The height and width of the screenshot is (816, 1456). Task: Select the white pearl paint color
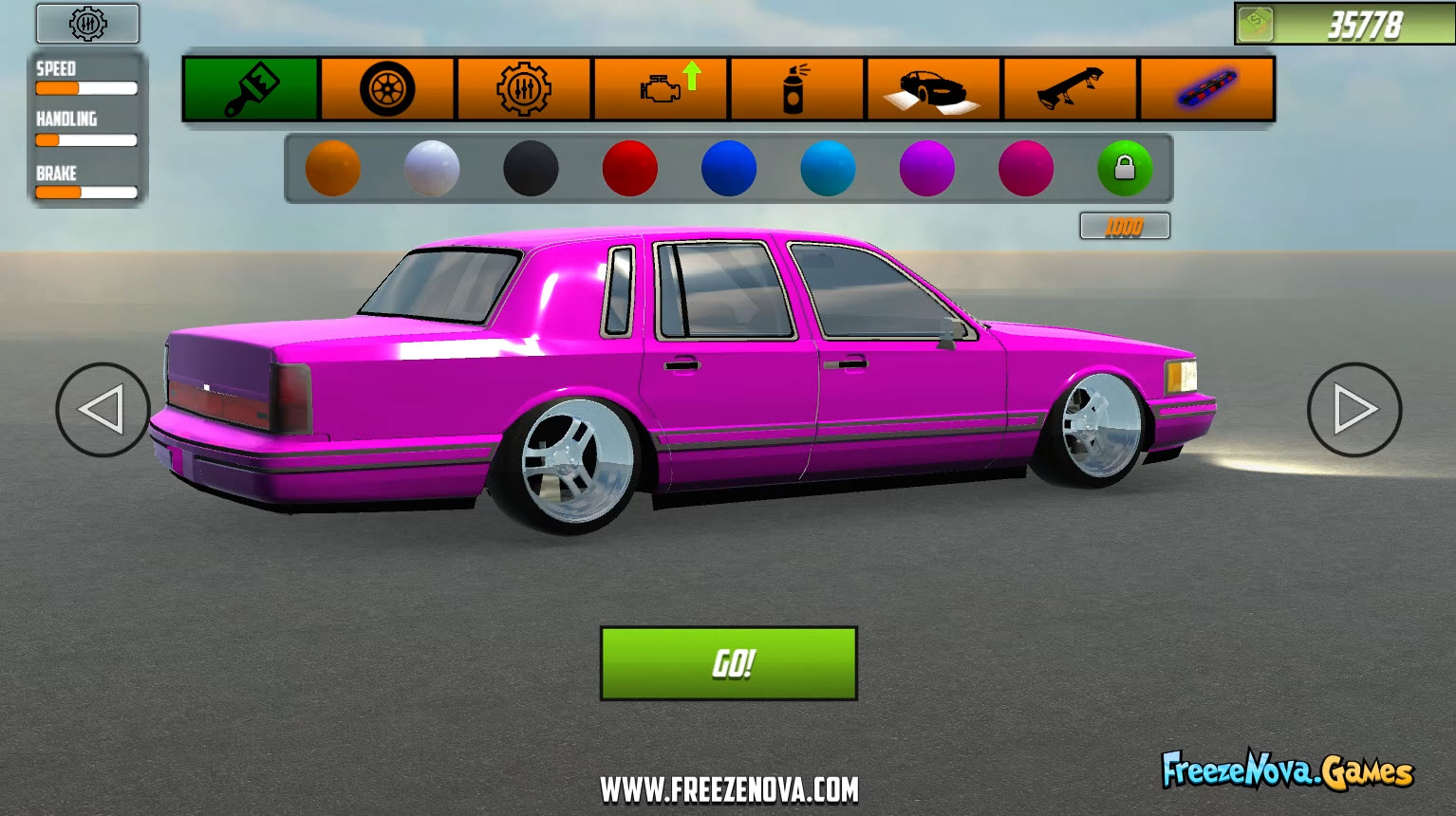coord(432,168)
